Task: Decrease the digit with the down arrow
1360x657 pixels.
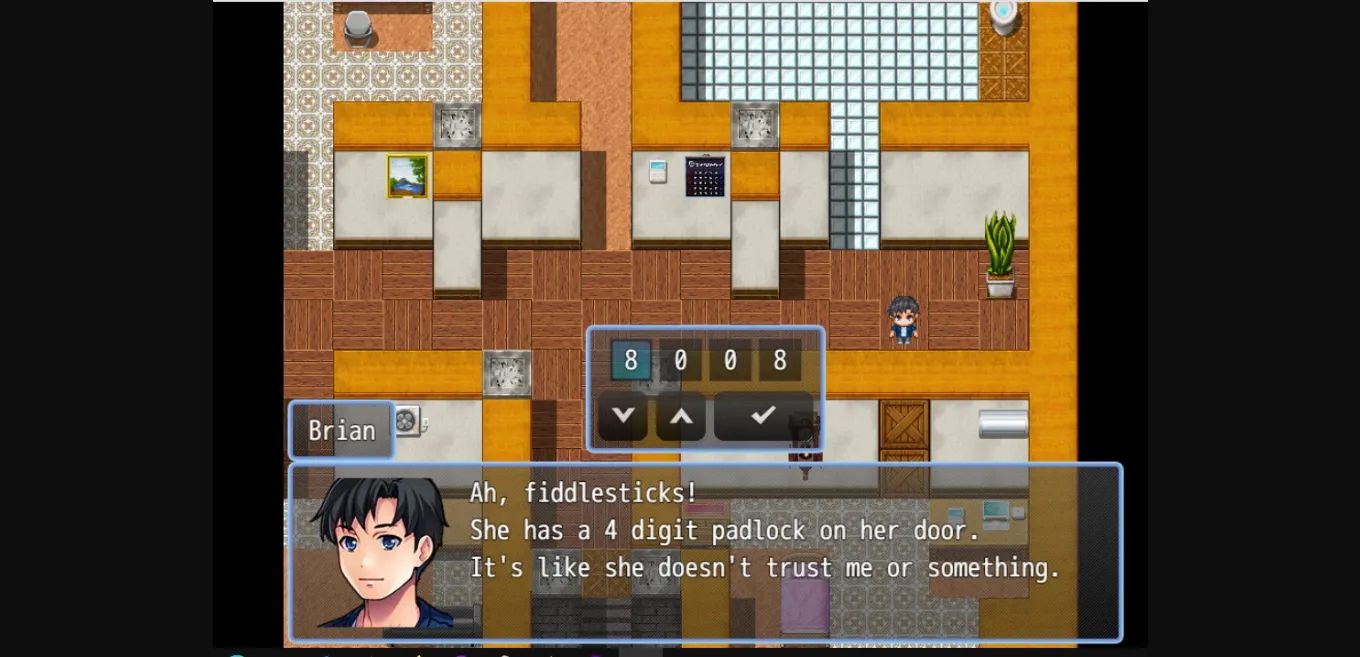Action: click(x=623, y=415)
